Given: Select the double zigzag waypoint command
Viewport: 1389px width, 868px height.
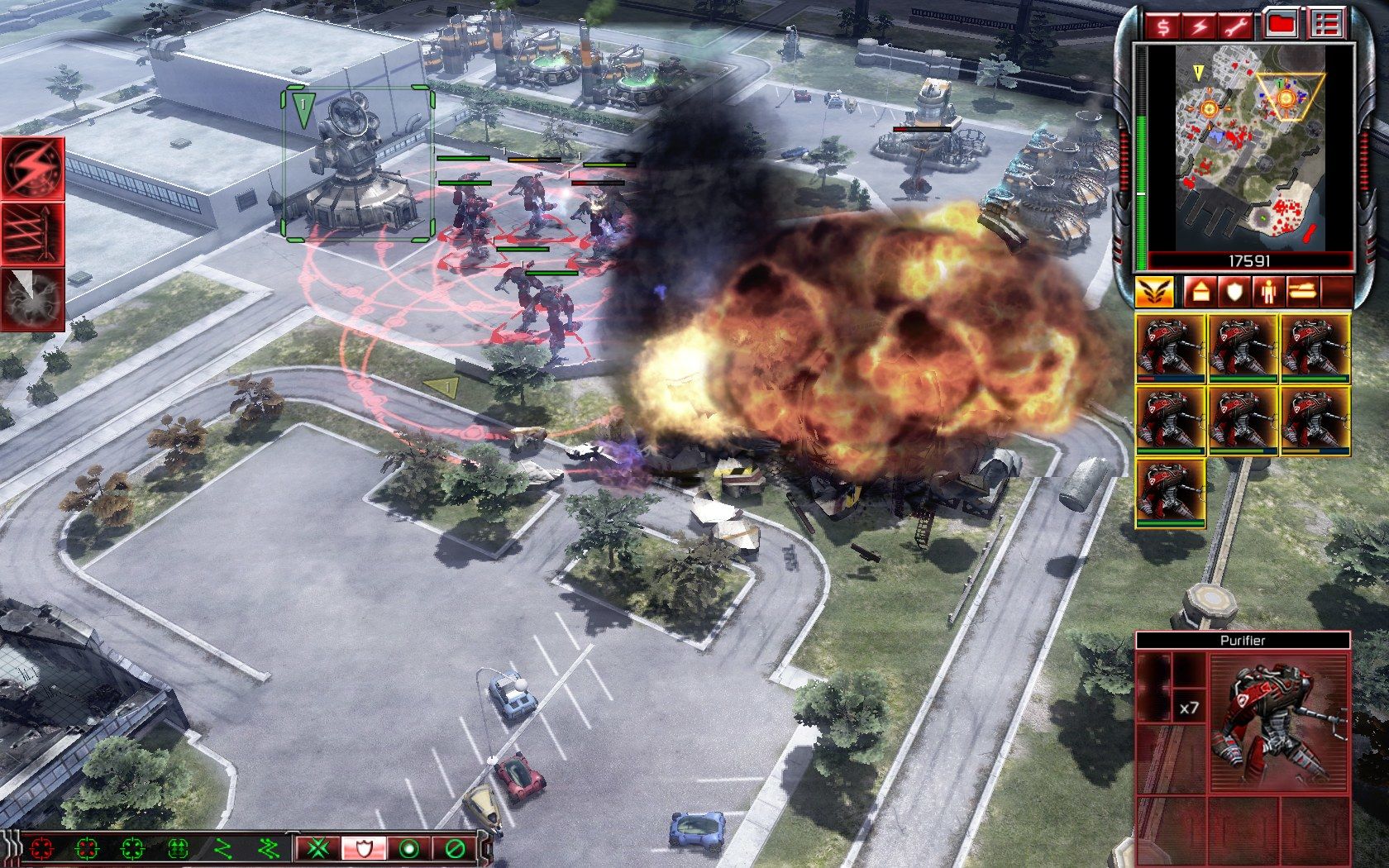Looking at the screenshot, I should pyautogui.click(x=267, y=848).
